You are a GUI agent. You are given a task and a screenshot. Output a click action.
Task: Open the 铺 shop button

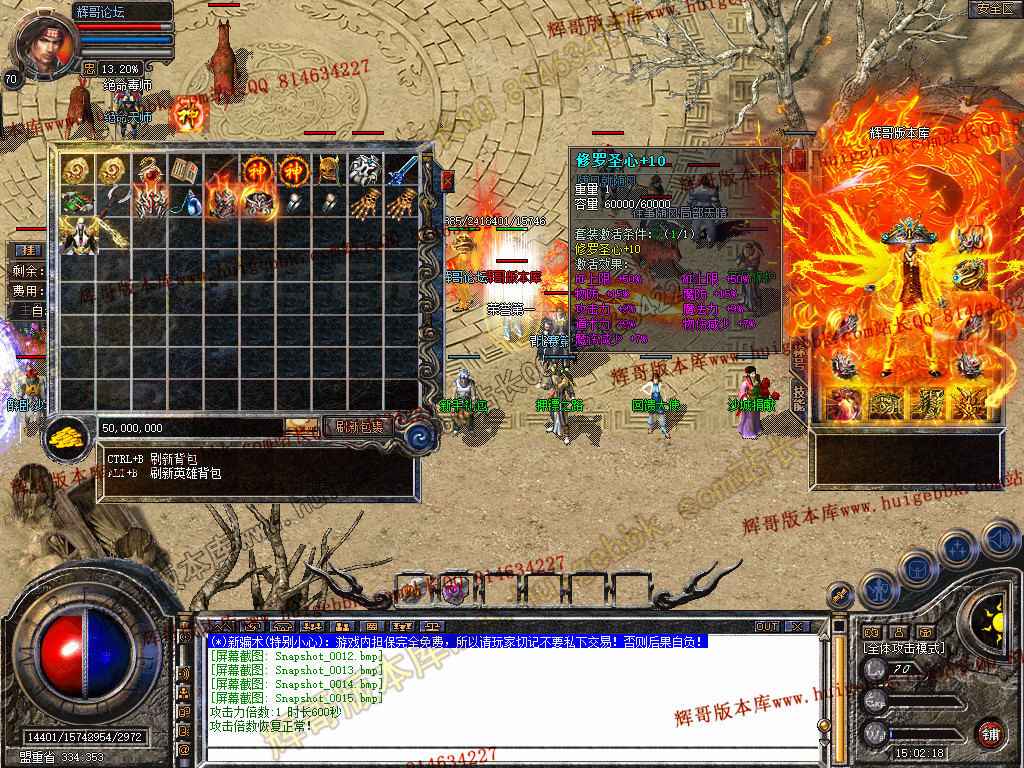click(x=990, y=733)
